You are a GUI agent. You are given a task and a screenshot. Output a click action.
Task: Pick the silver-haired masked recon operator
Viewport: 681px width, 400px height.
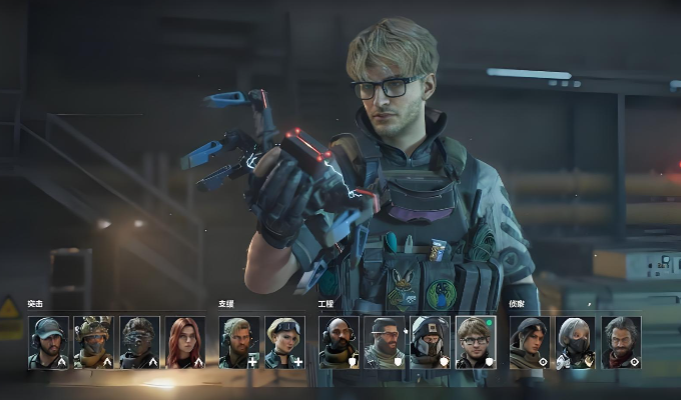point(575,343)
